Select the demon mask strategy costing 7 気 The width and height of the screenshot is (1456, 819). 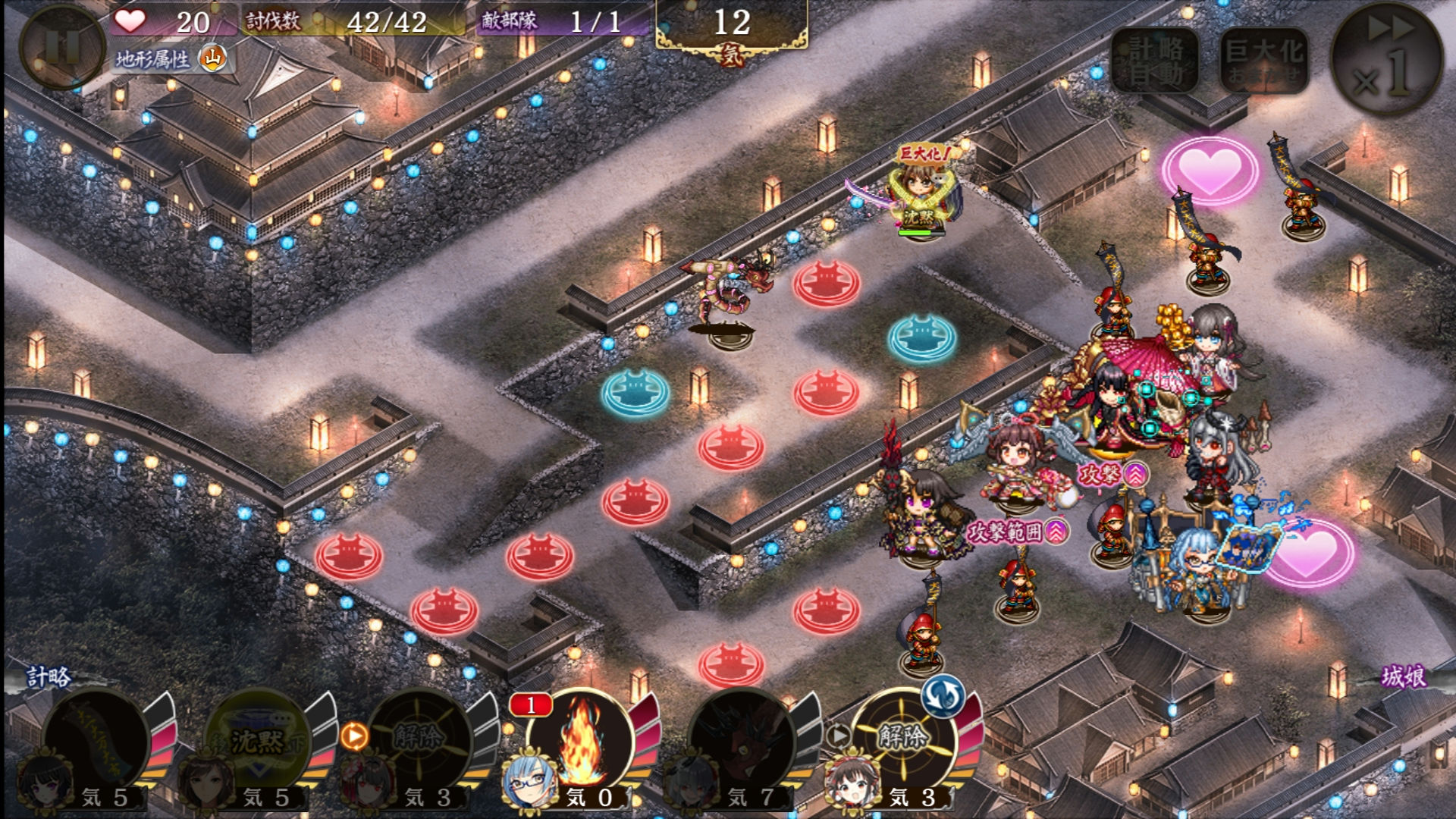743,741
